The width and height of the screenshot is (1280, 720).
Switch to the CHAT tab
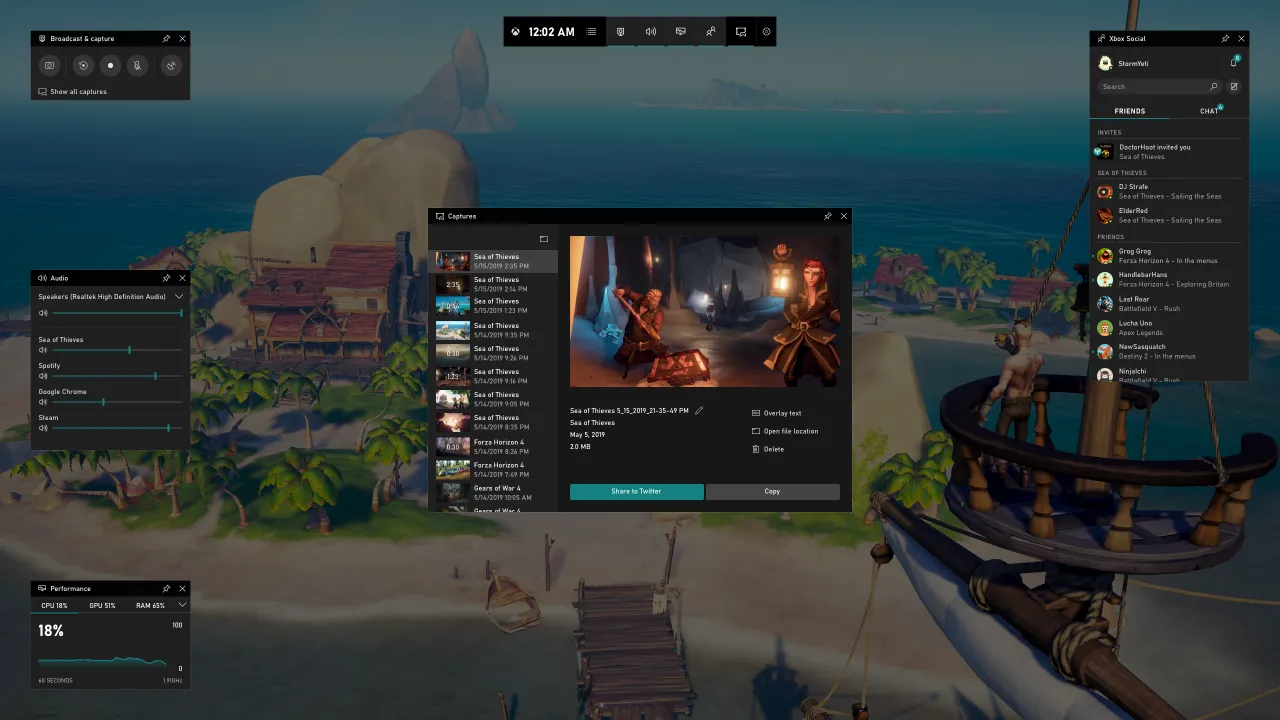(x=1208, y=111)
